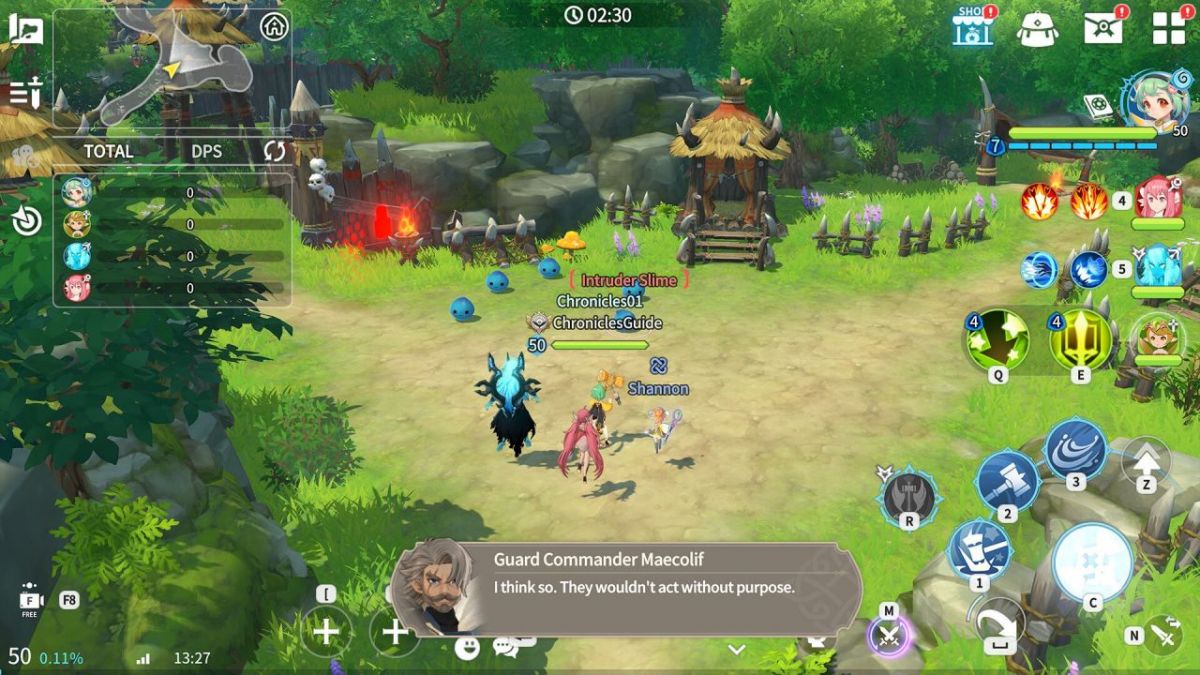Open the Shop icon
Image resolution: width=1200 pixels, height=675 pixels.
[x=972, y=27]
